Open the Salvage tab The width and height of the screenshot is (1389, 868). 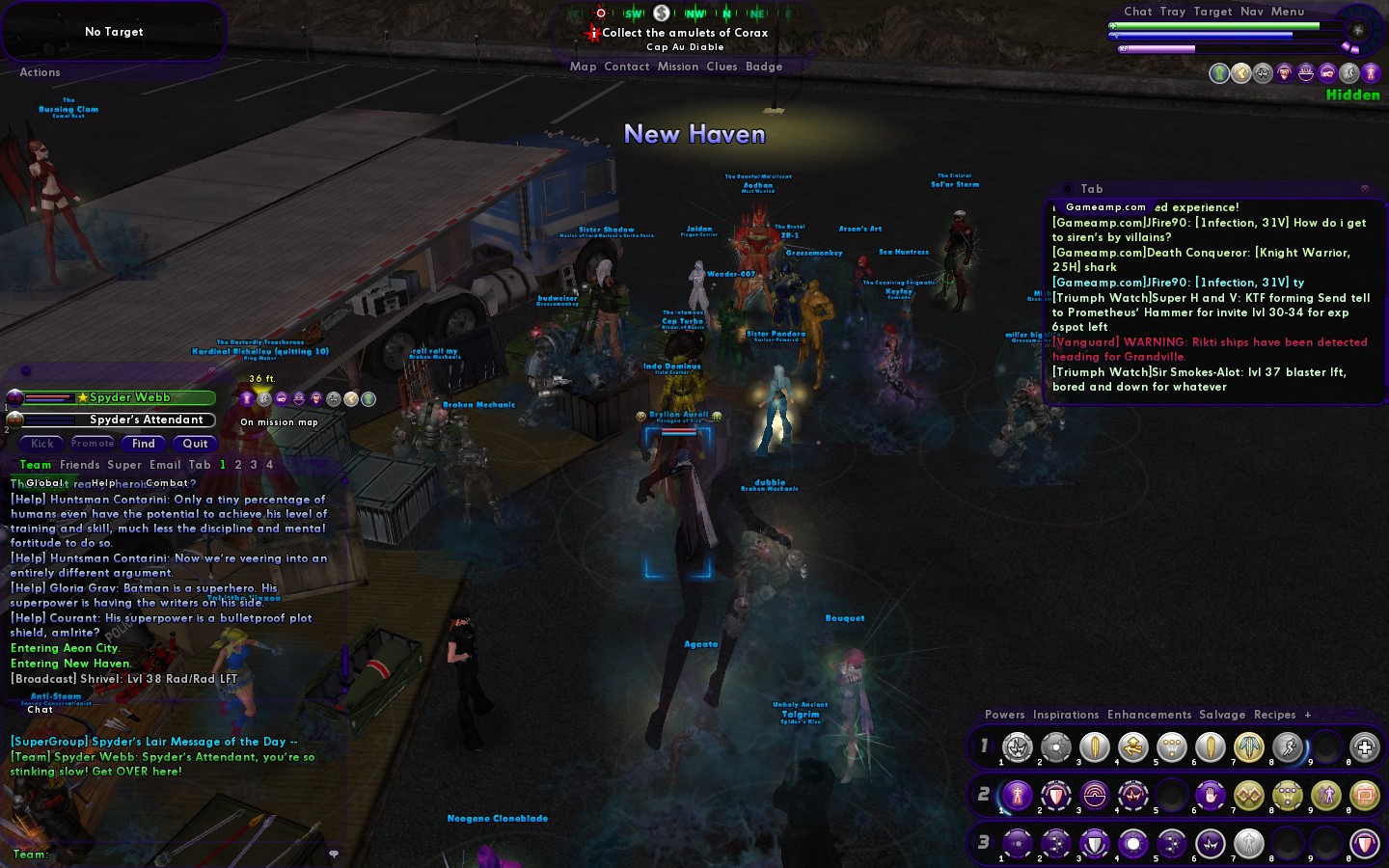tap(1221, 715)
